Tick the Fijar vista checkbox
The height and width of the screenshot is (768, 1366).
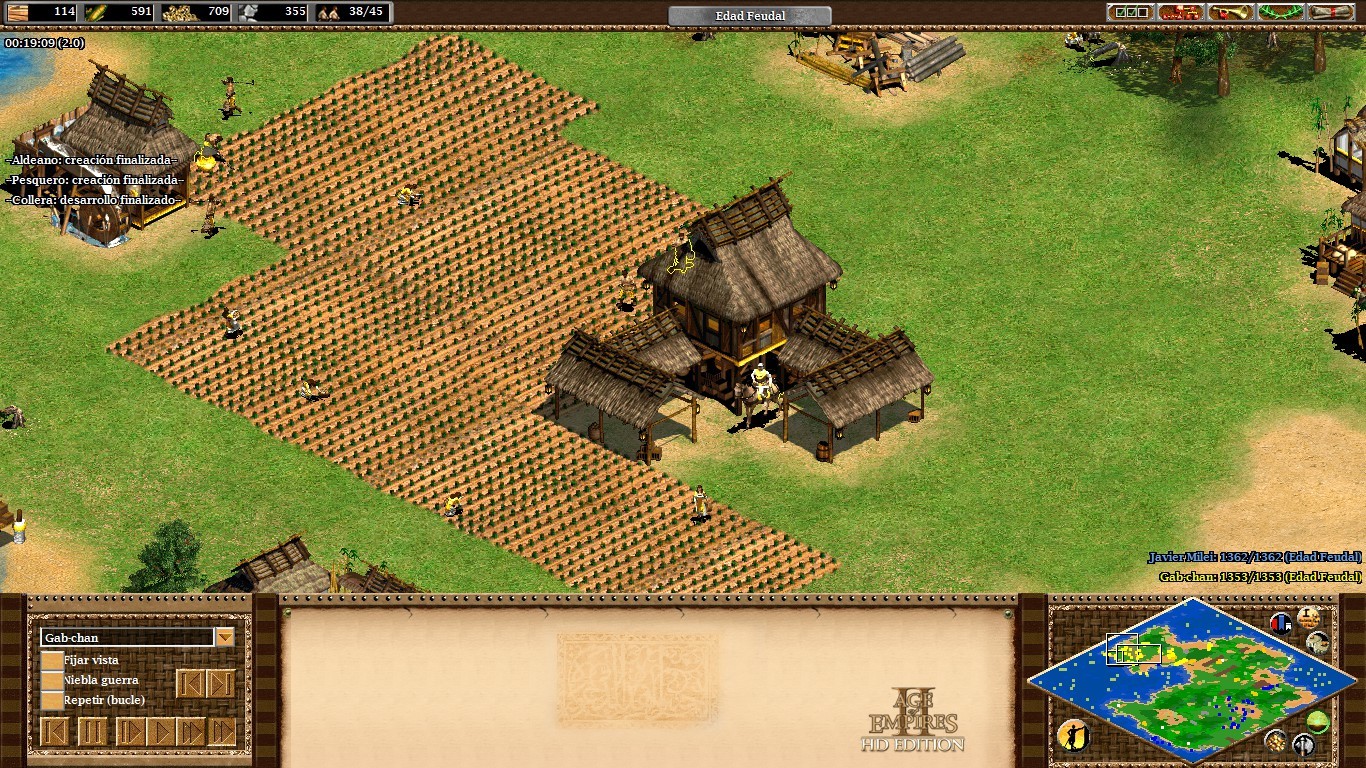(52, 660)
